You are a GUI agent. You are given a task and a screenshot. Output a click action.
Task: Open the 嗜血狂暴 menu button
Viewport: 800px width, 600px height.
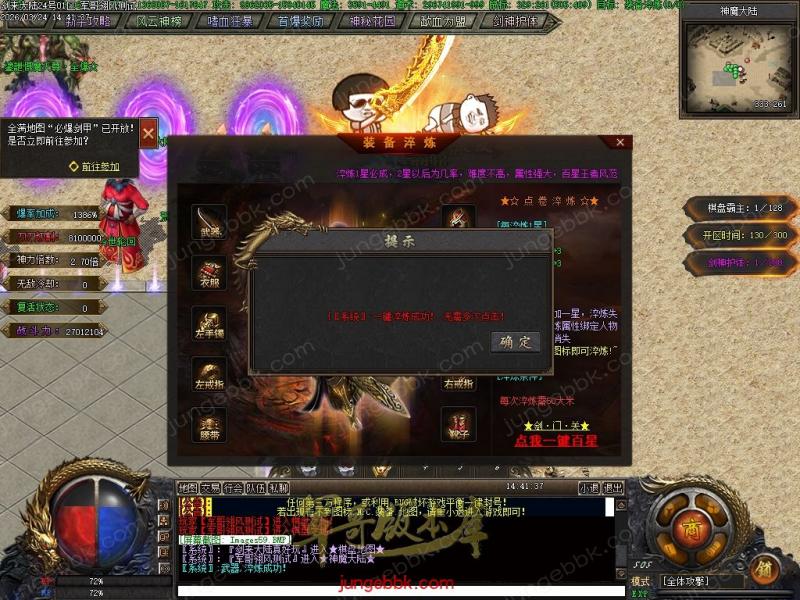click(231, 21)
